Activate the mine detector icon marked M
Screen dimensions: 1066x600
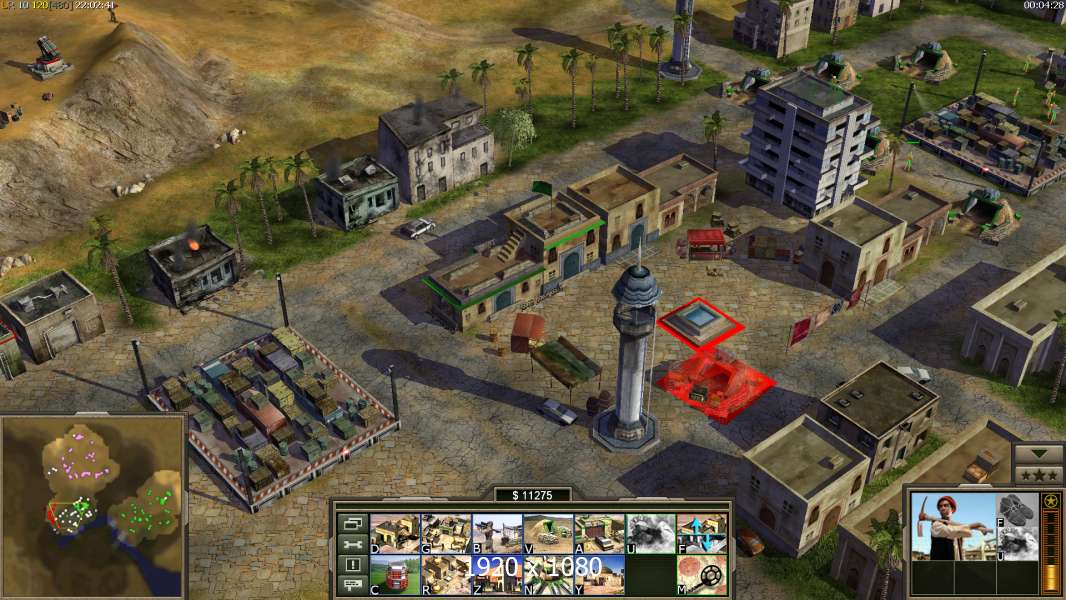(x=702, y=574)
